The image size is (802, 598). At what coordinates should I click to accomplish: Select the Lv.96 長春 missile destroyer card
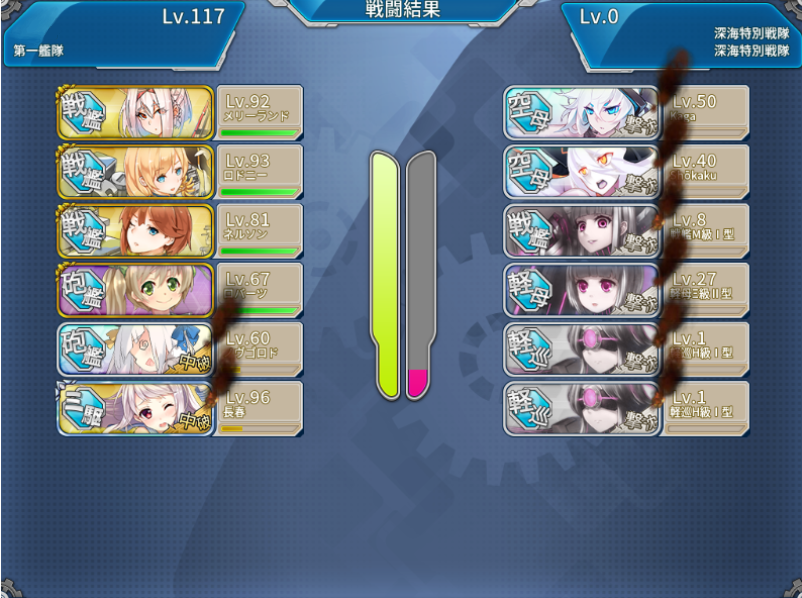180,408
